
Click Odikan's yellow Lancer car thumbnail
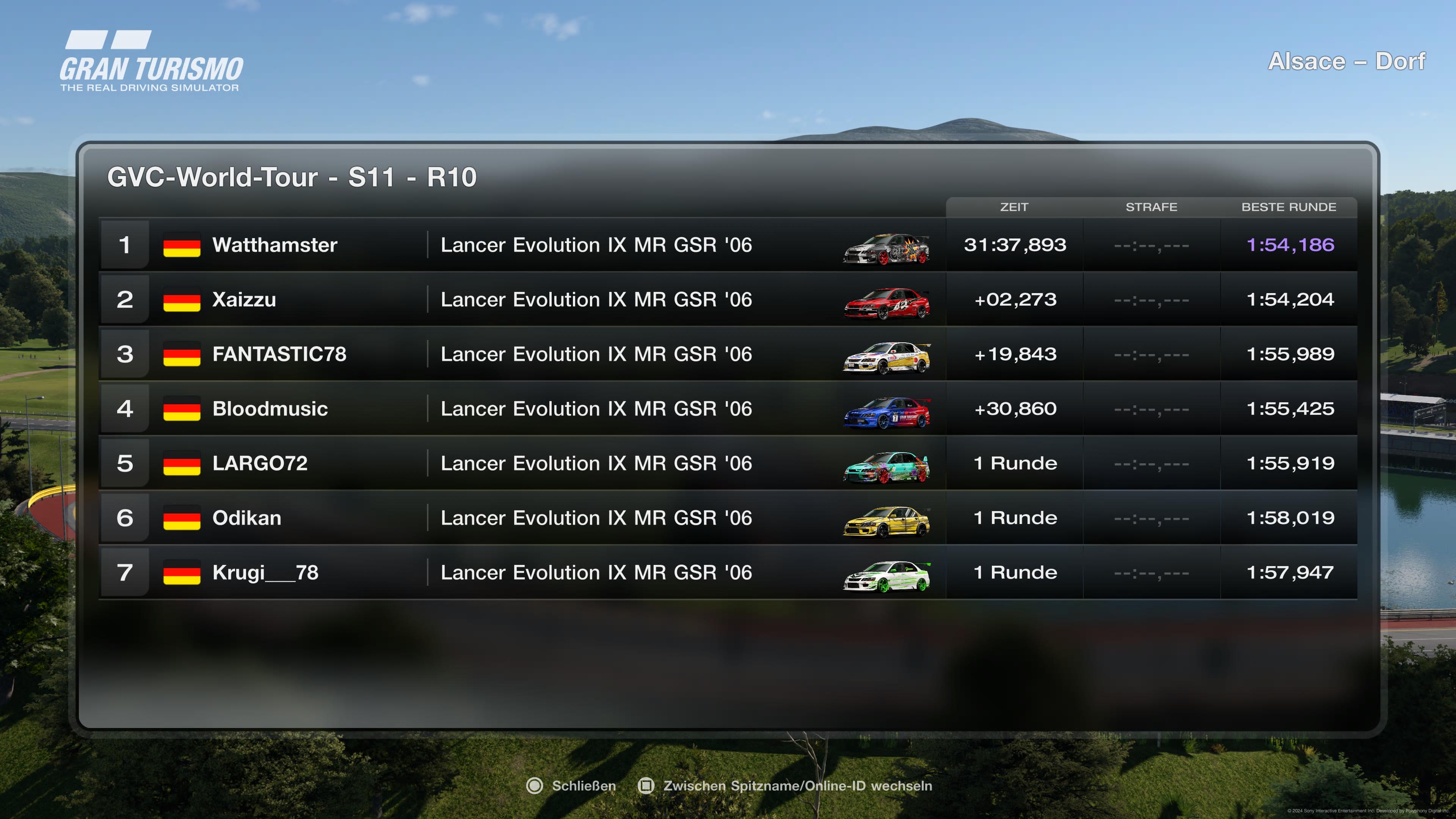coord(886,522)
